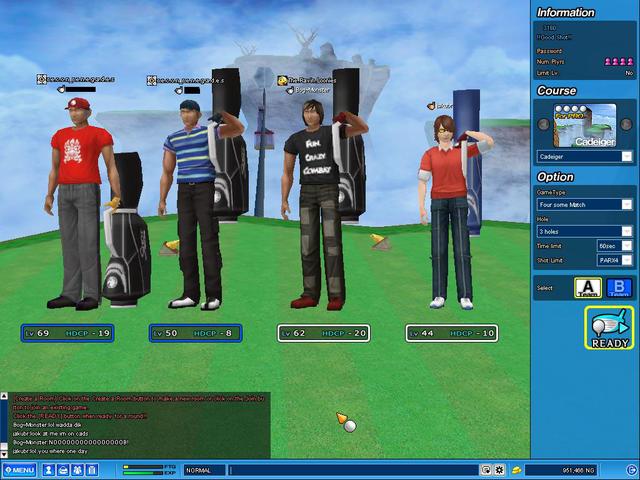Select the Lv 62 player card

324,333
